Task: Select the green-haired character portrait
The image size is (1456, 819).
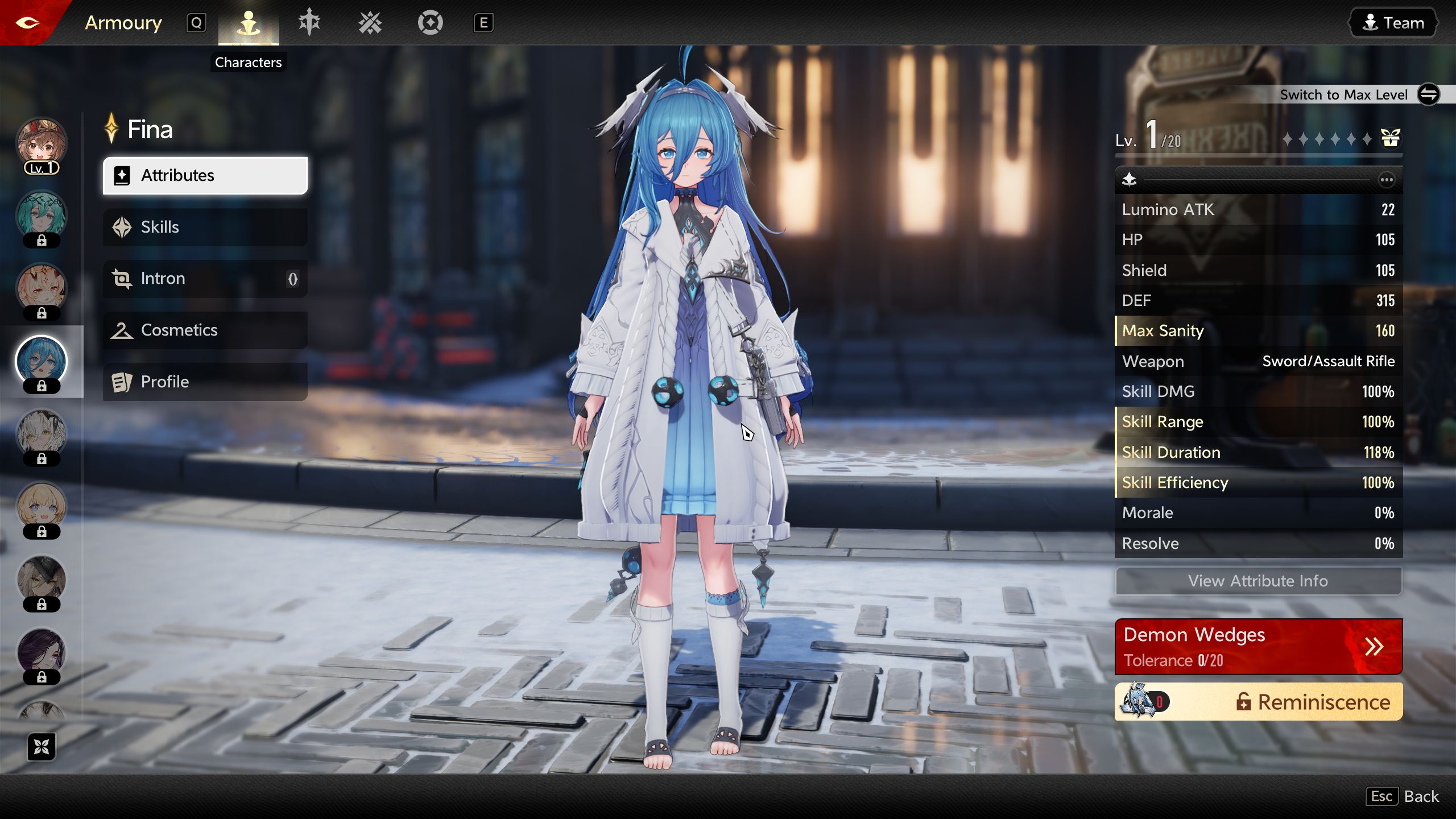Action: click(x=42, y=216)
